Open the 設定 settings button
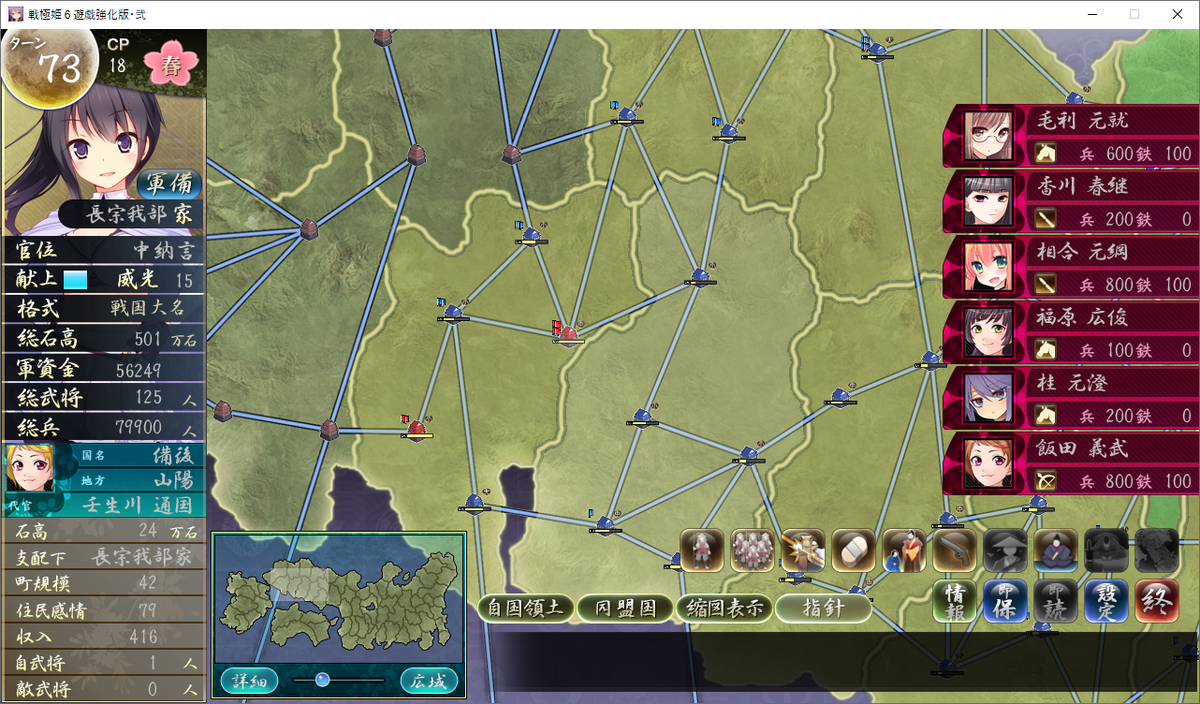The image size is (1200, 704). [1105, 601]
